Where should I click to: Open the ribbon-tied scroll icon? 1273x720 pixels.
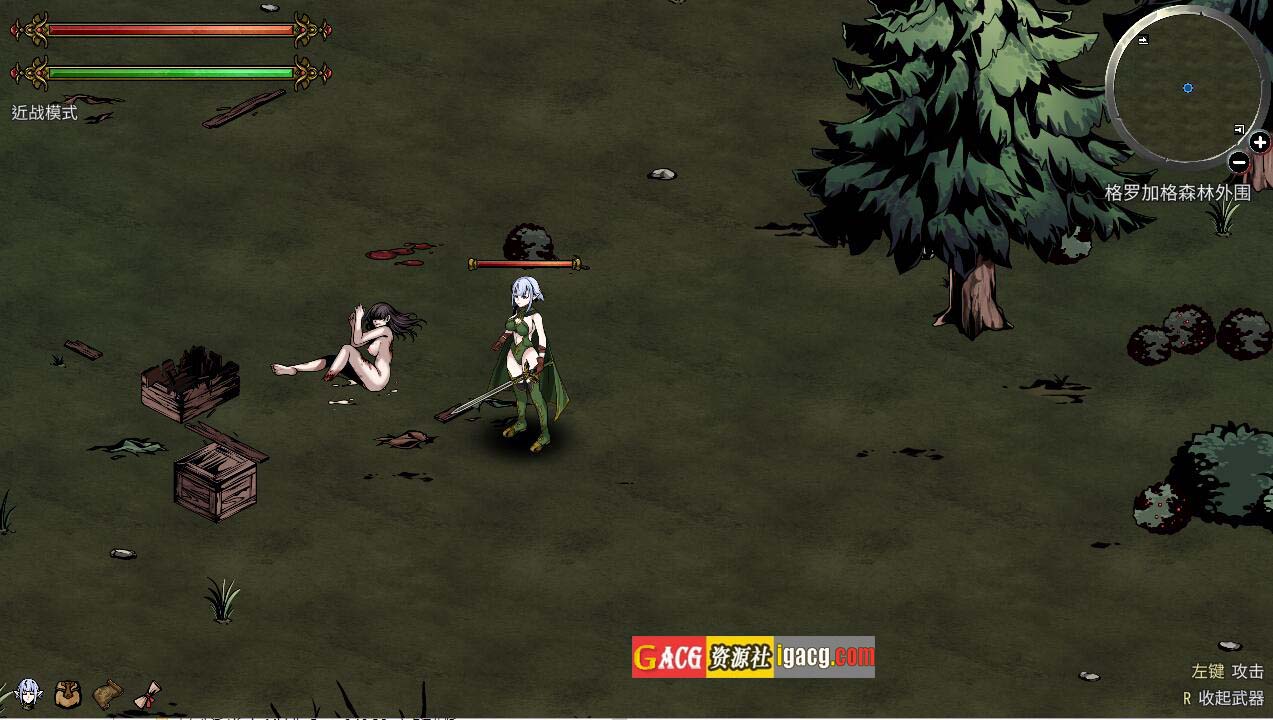click(x=149, y=694)
